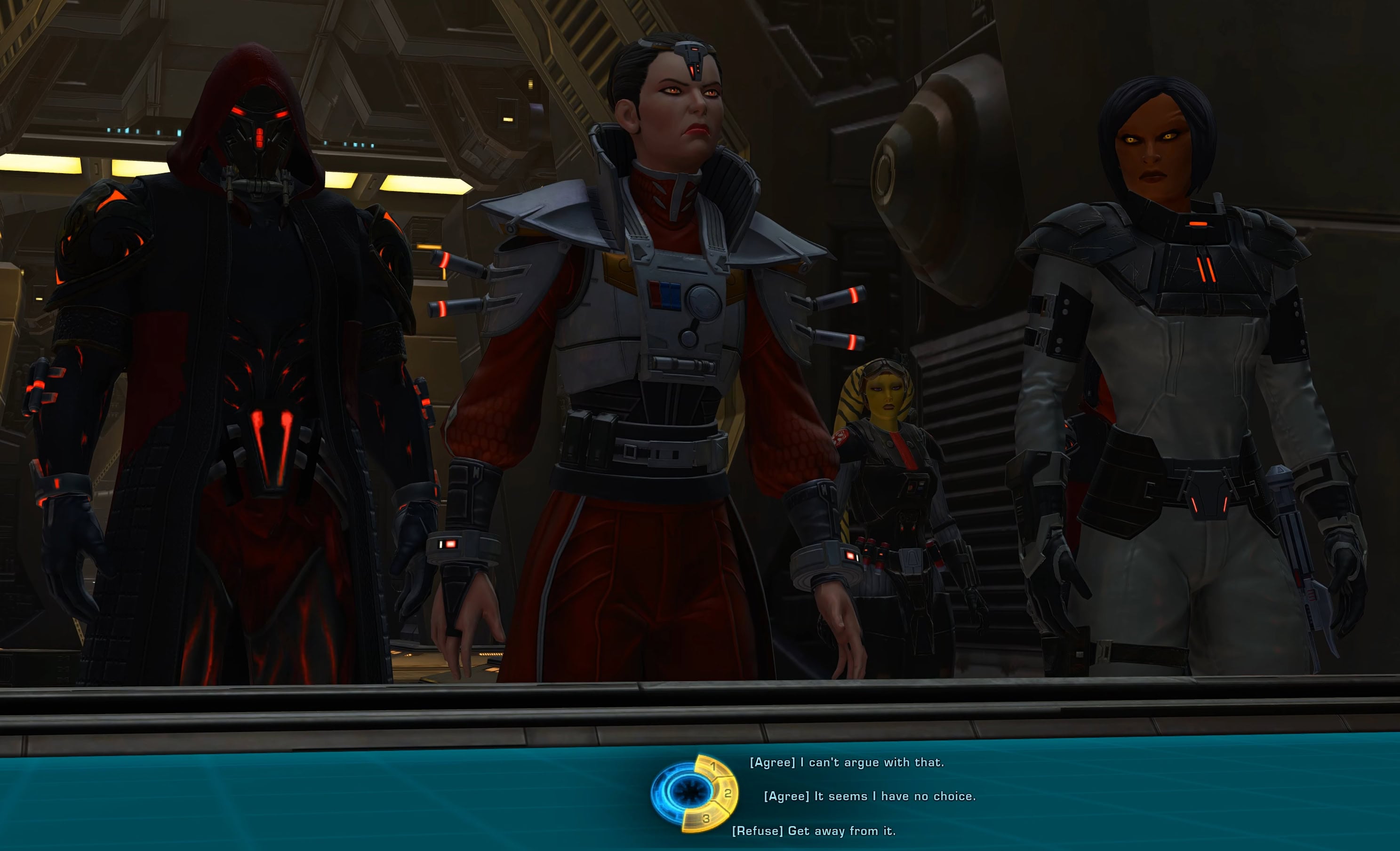Select wedge numbered 3 on the dialogue wheel

click(x=706, y=819)
